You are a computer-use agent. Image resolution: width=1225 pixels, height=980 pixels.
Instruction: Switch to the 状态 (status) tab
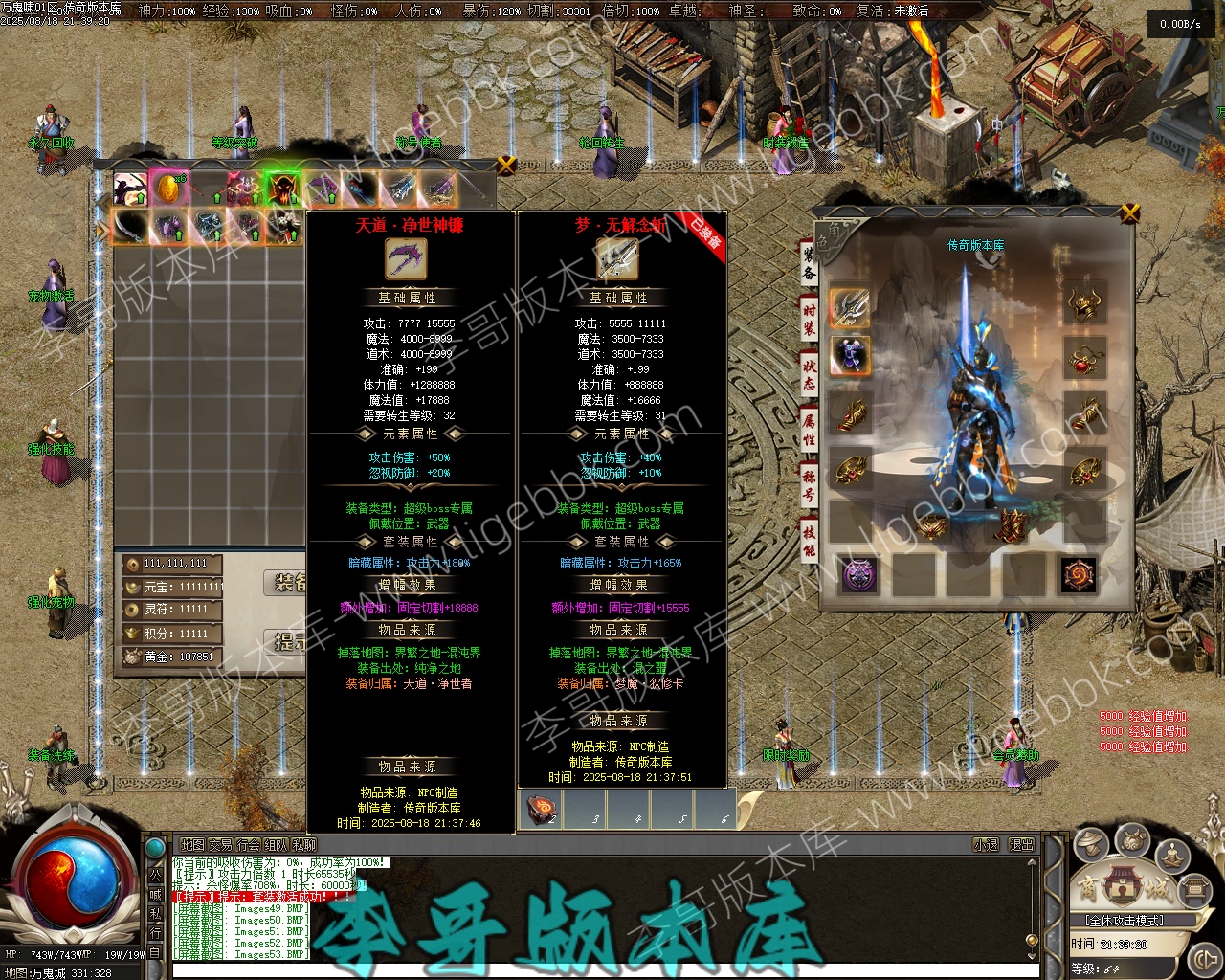point(810,373)
